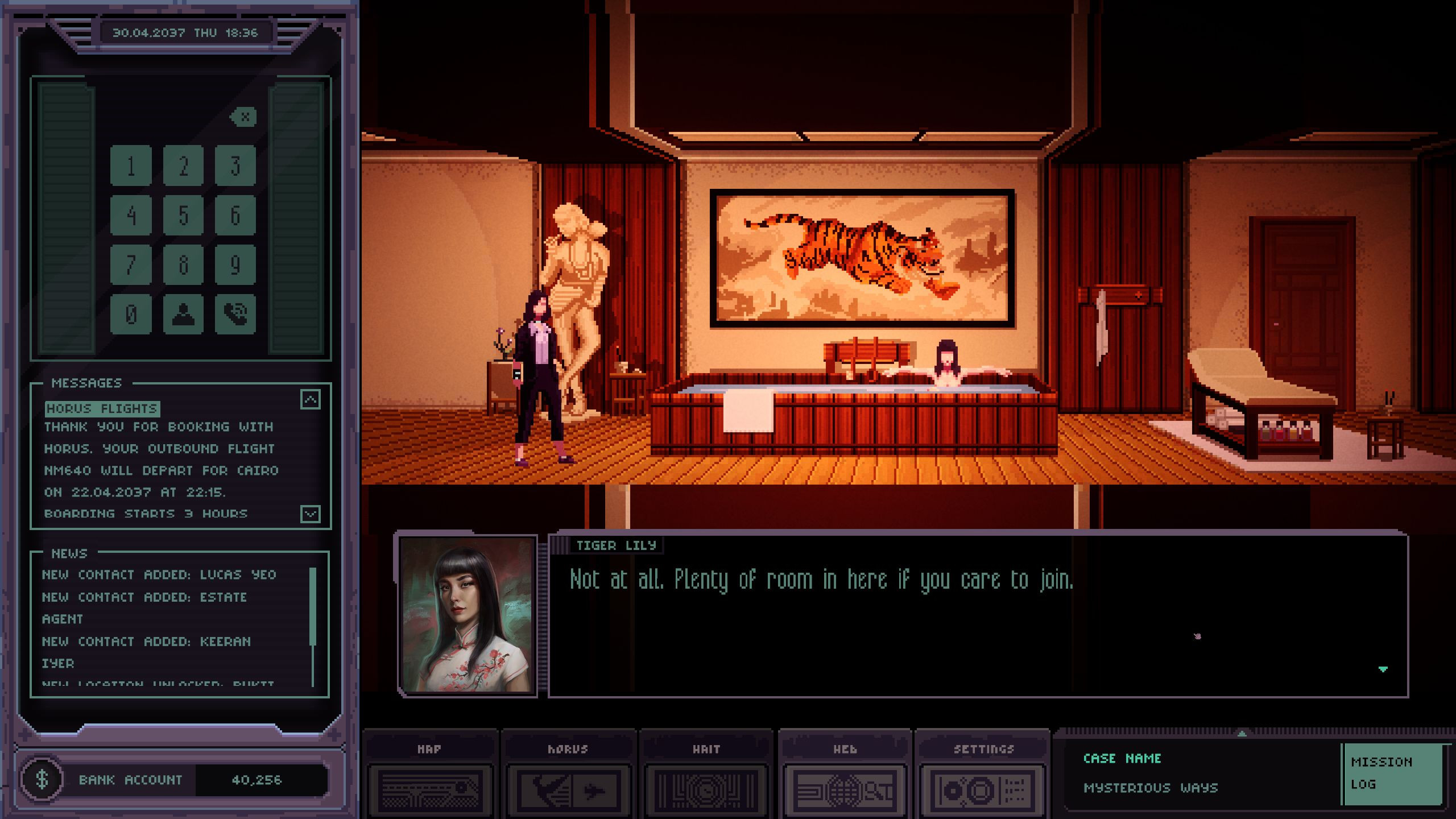Hit the 0 key on the dialer
Viewport: 1456px width, 819px height.
pos(131,314)
